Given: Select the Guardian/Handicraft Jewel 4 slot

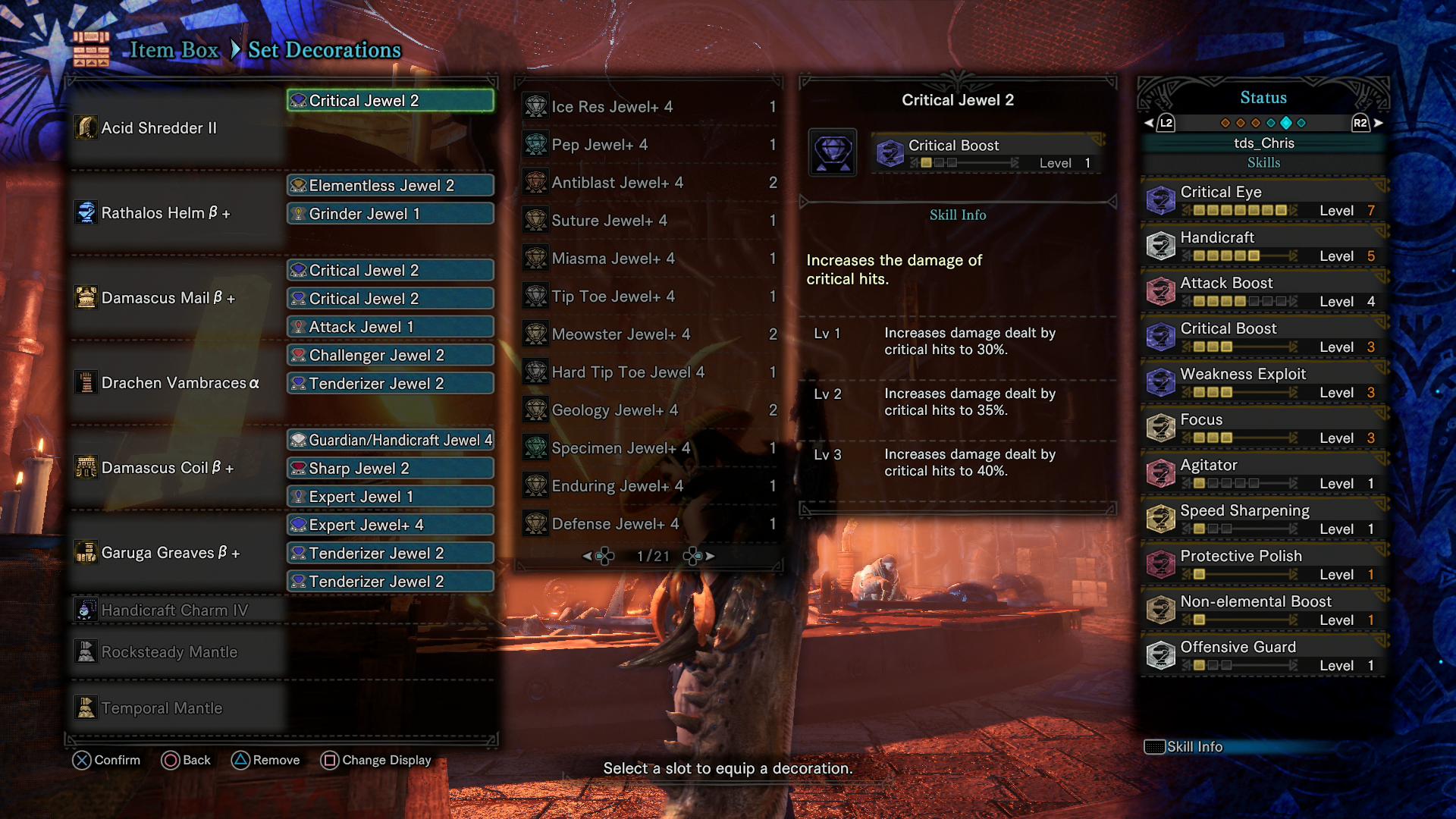Looking at the screenshot, I should coord(391,440).
